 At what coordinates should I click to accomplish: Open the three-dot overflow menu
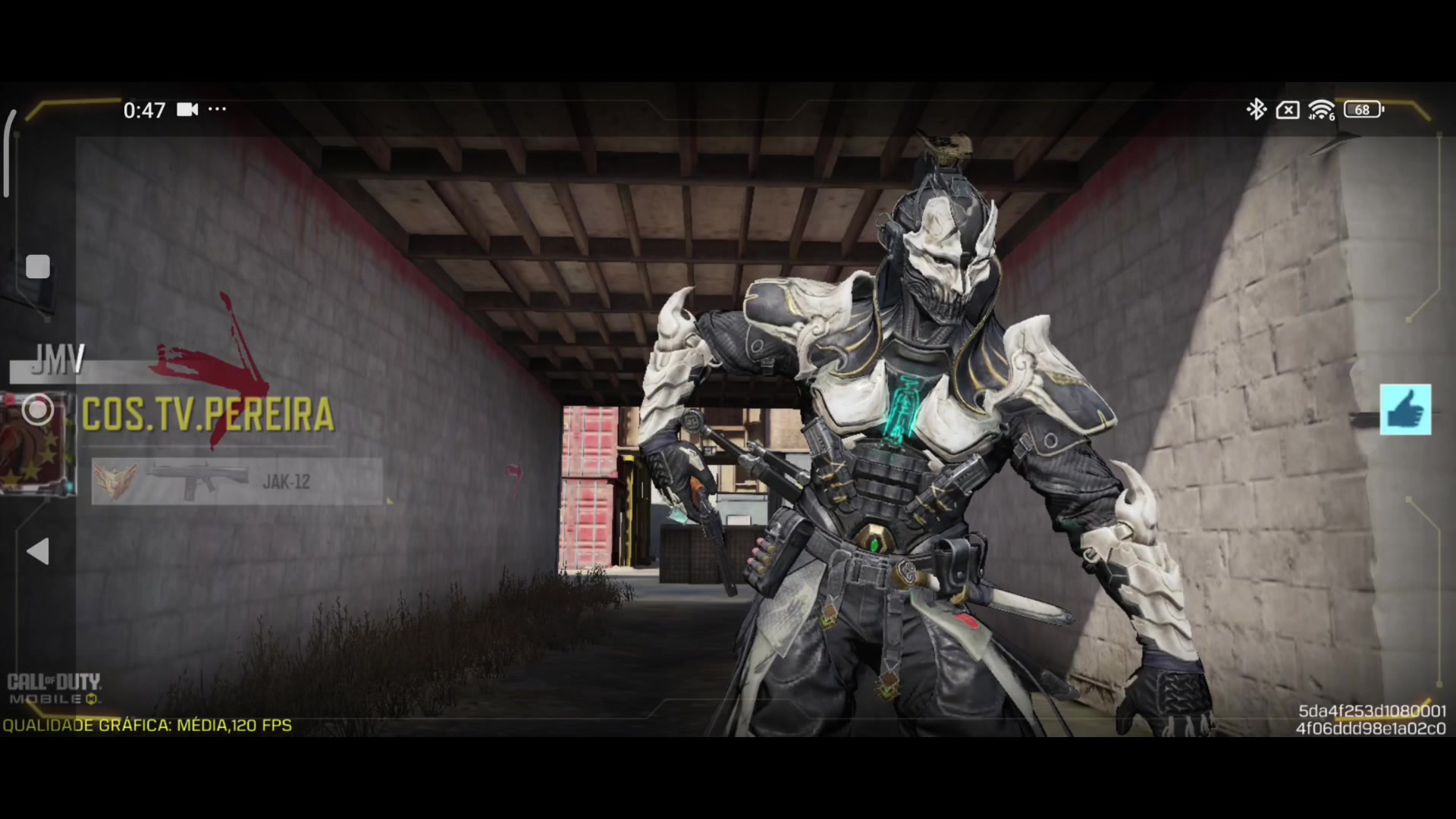[x=216, y=110]
